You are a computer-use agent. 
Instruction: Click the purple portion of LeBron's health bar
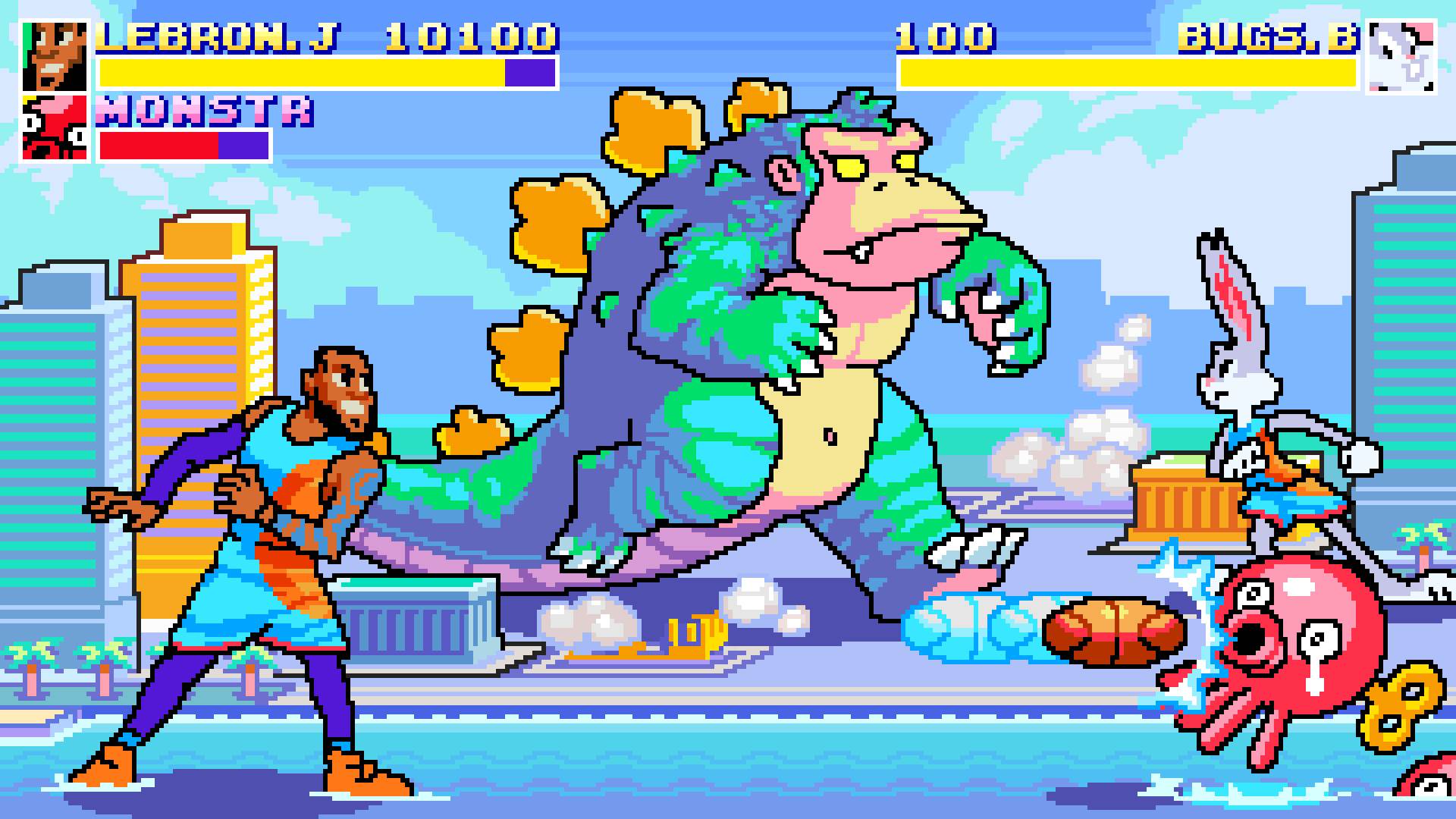coord(527,72)
